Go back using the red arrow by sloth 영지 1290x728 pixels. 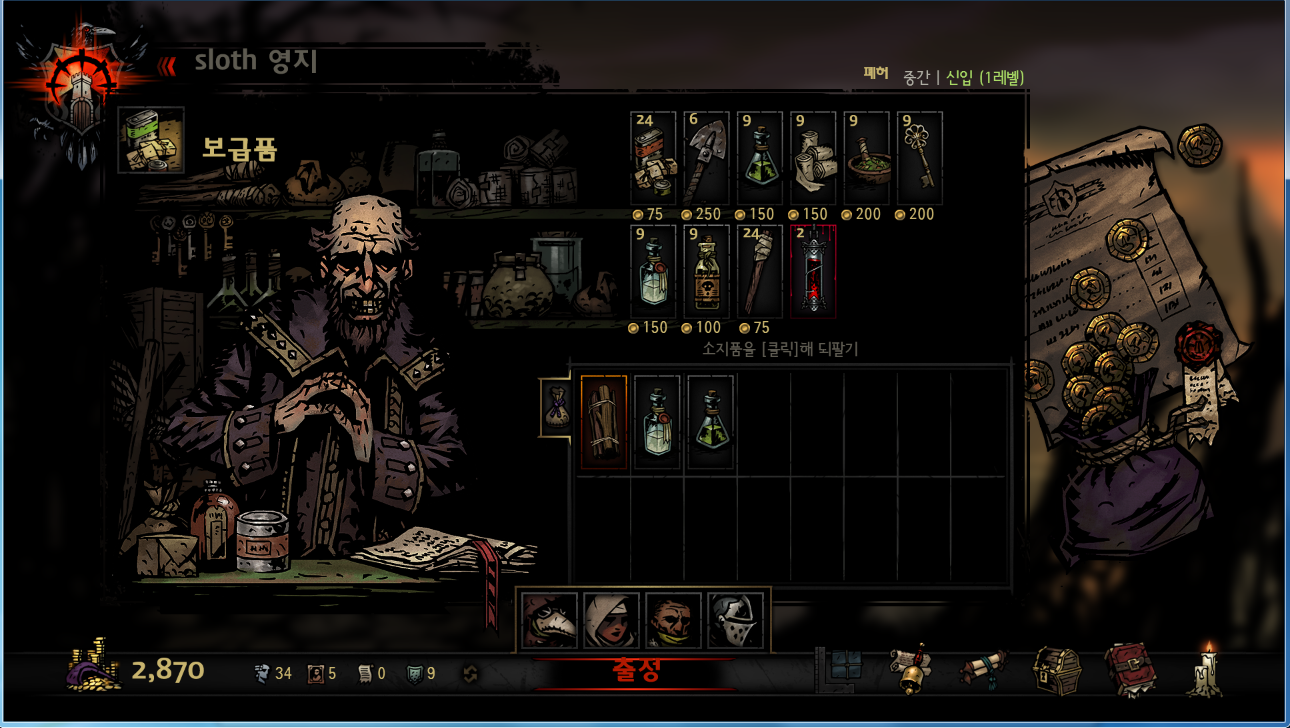167,64
